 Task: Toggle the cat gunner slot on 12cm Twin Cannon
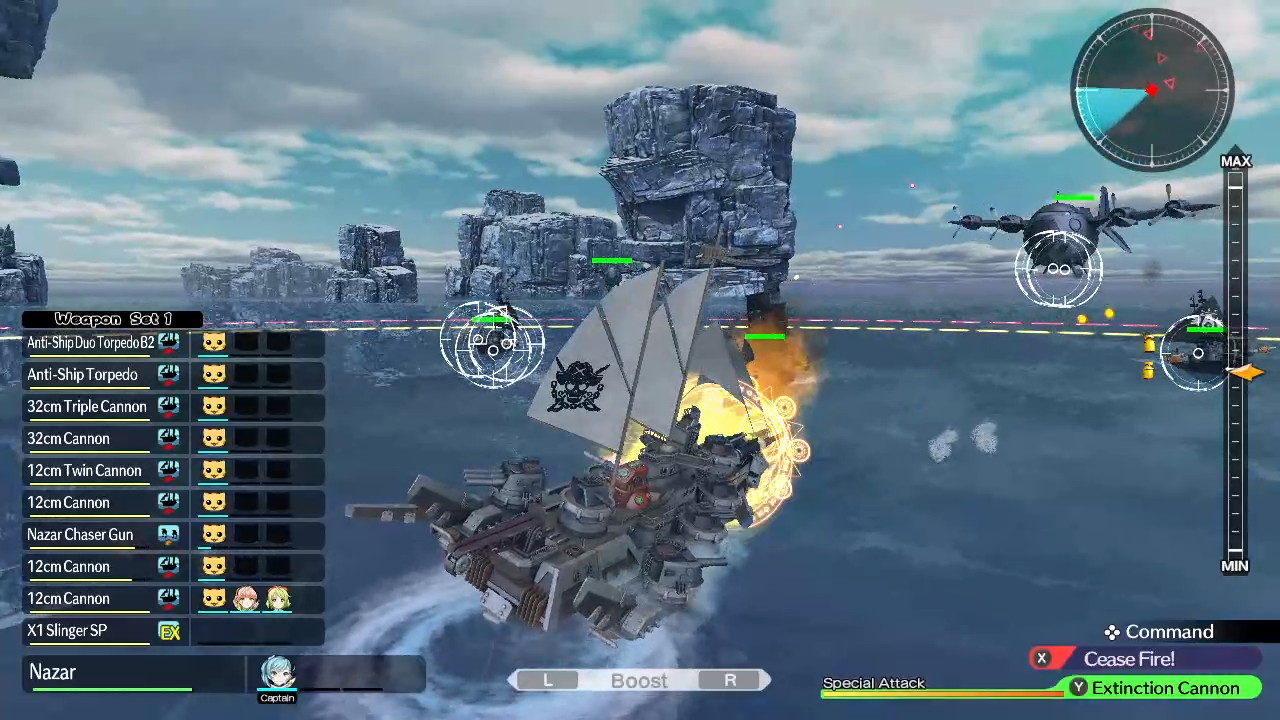pos(213,470)
